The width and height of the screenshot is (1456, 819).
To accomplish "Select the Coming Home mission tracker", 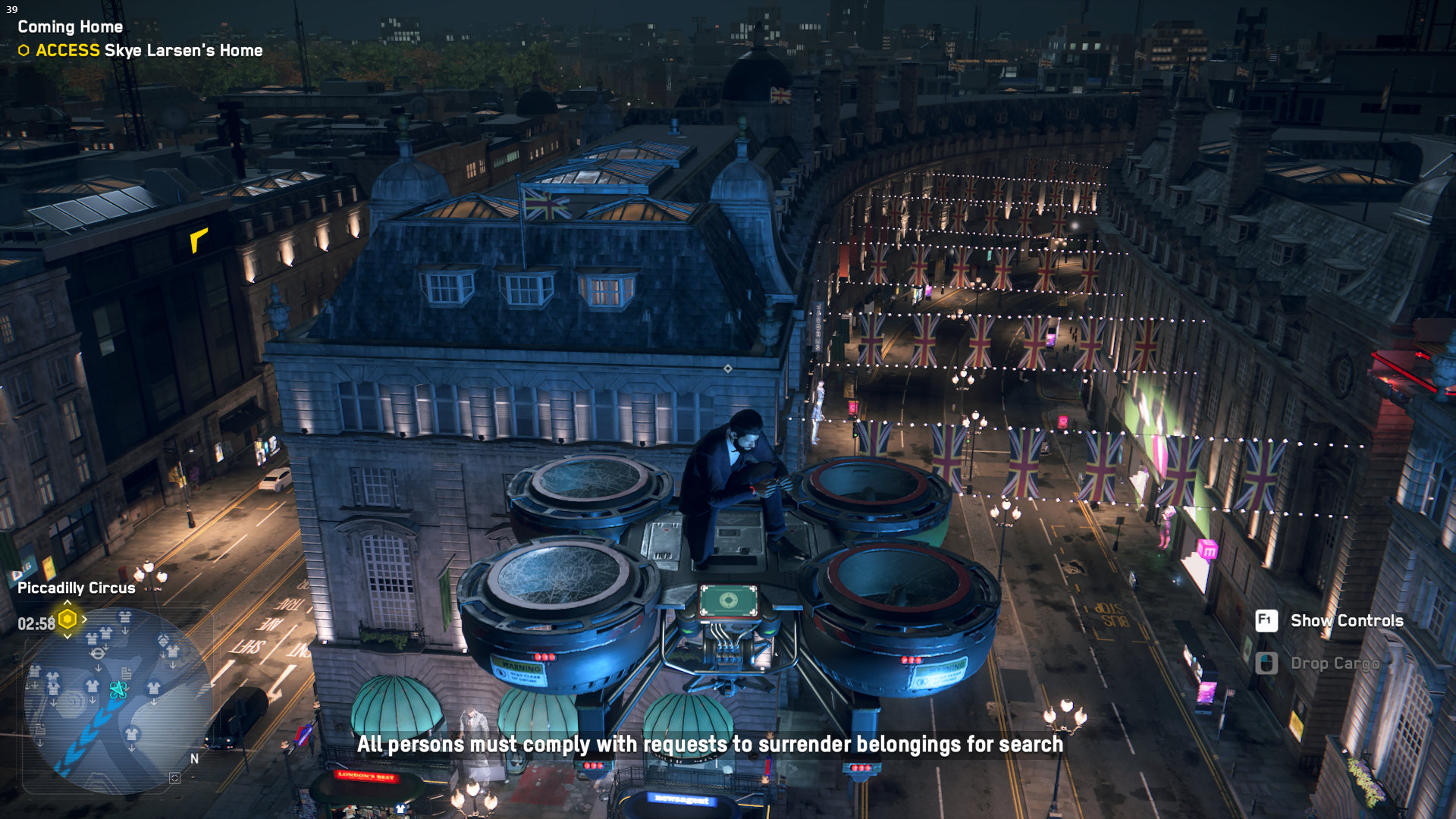I will 71,27.
